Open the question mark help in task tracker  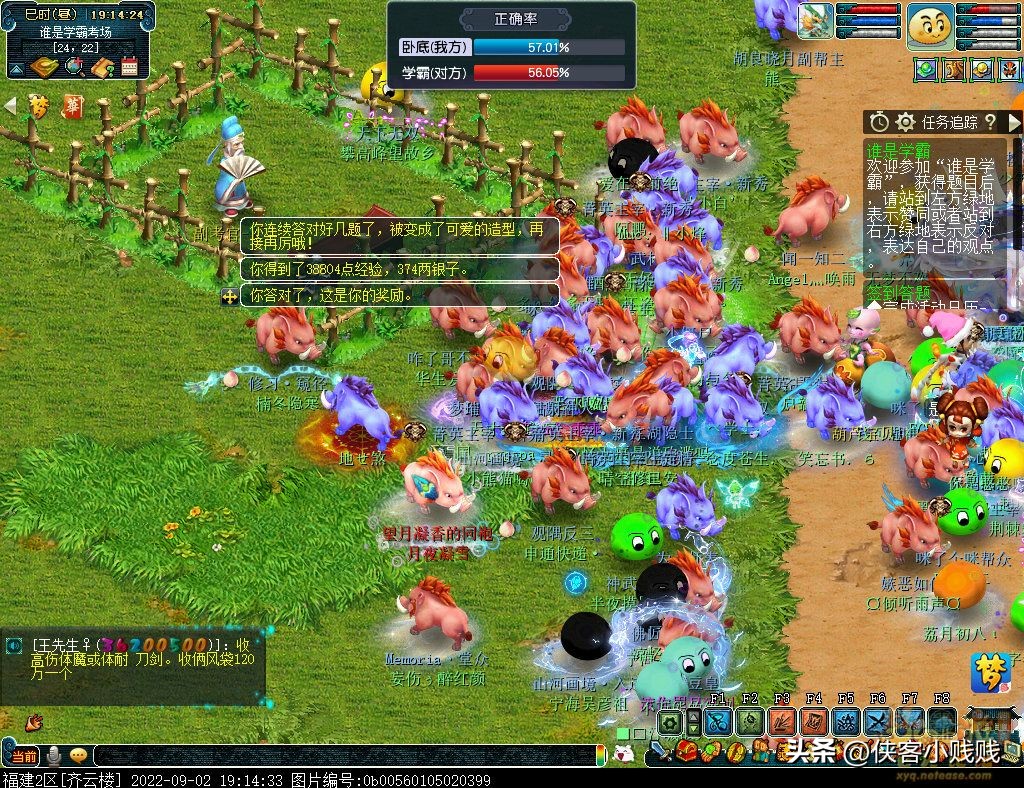989,122
